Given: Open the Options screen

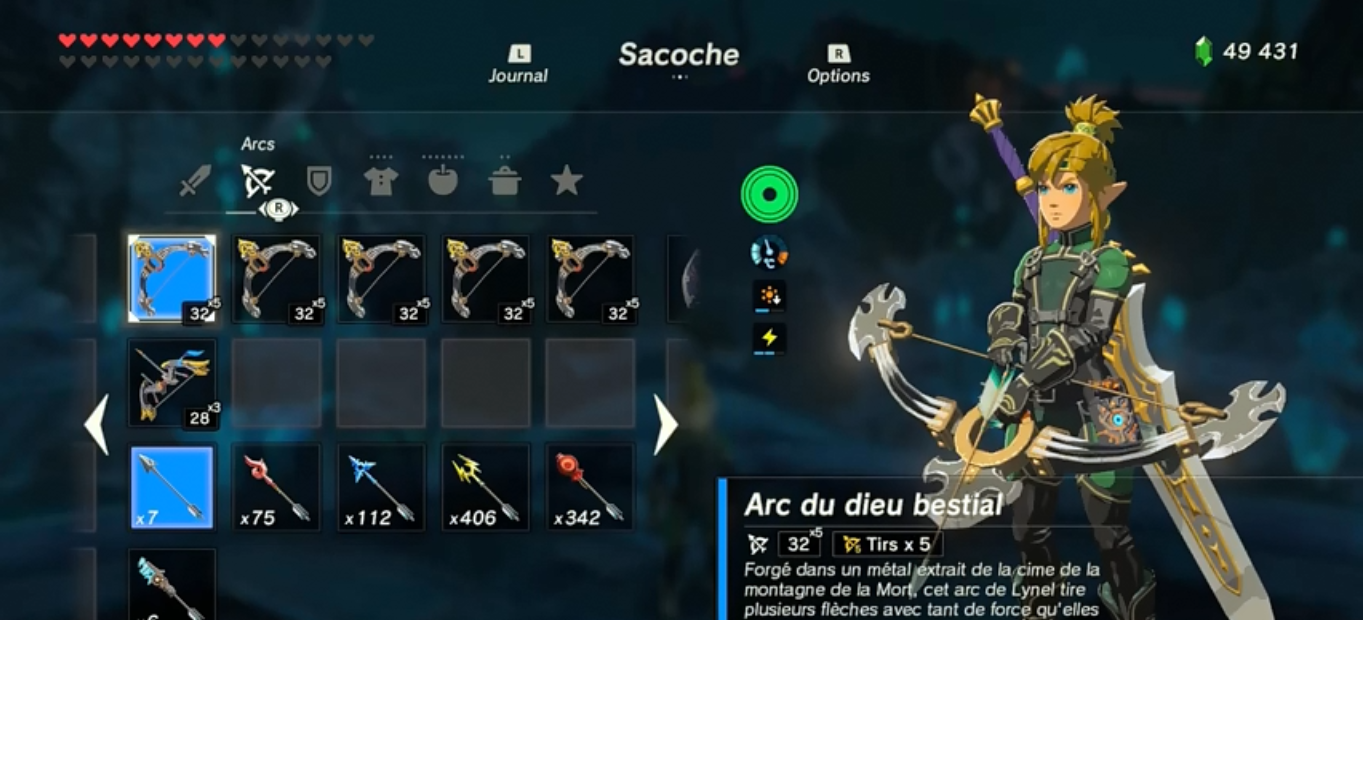Looking at the screenshot, I should (x=838, y=65).
